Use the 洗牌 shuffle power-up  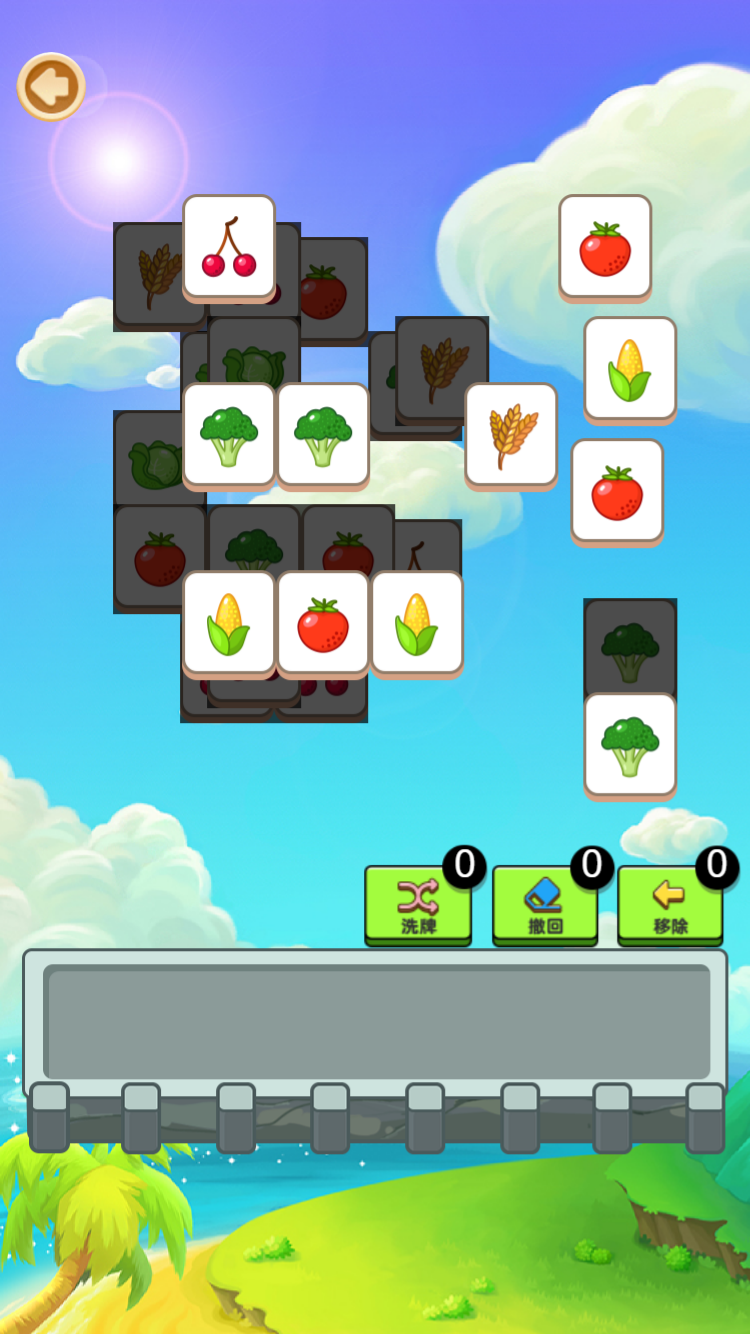click(x=418, y=904)
